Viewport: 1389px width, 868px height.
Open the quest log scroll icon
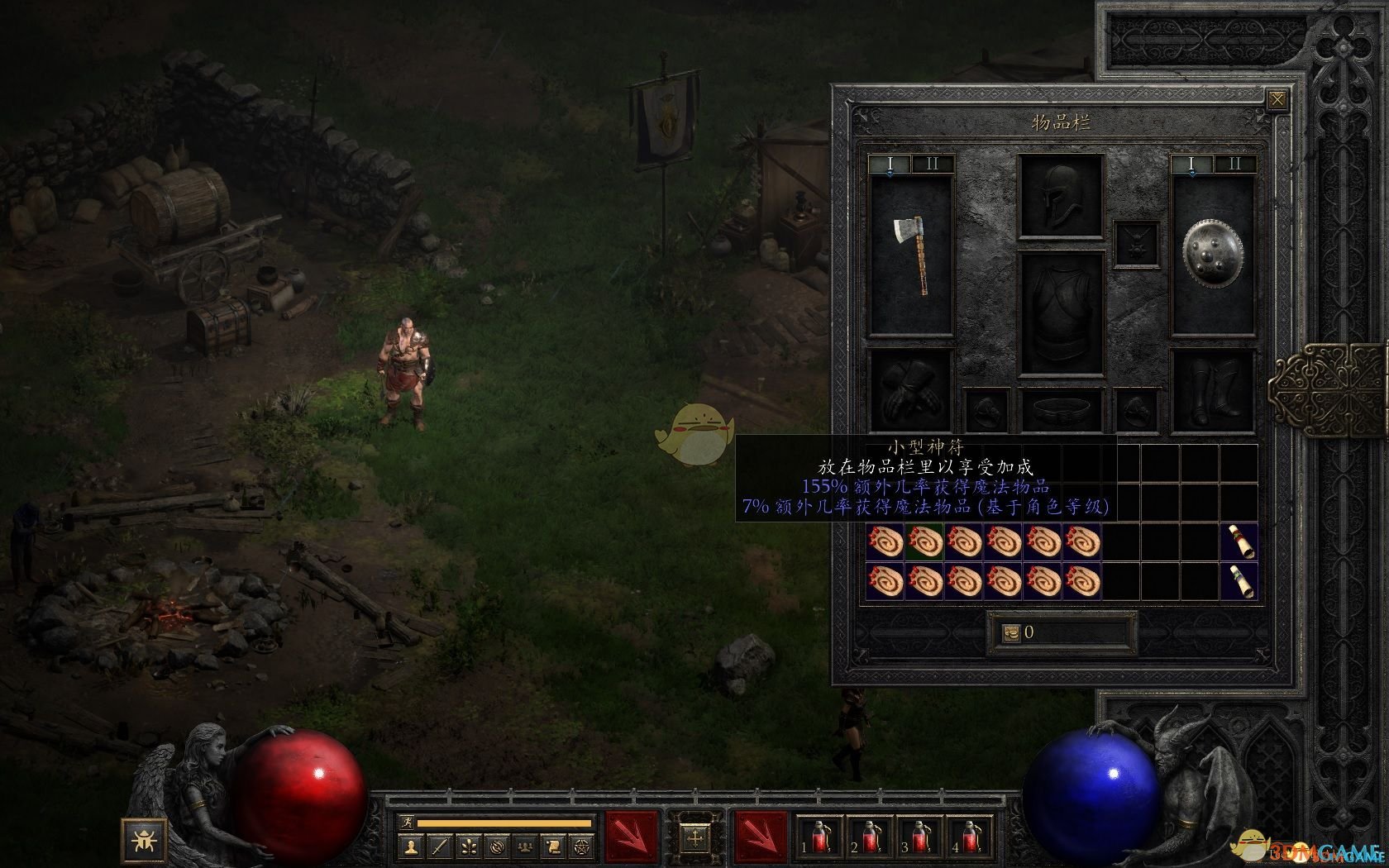click(x=555, y=846)
